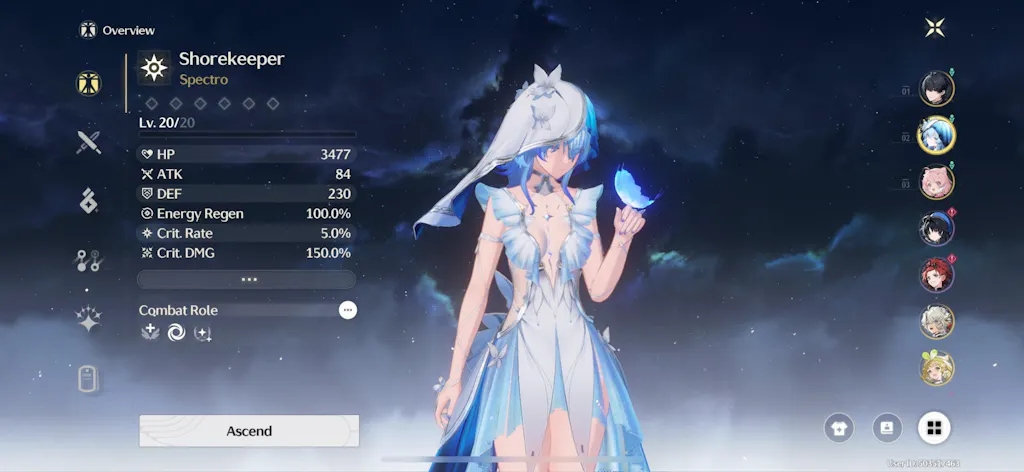
Task: Open the card-shaped tab at the bottom of sidebar
Action: pyautogui.click(x=89, y=379)
